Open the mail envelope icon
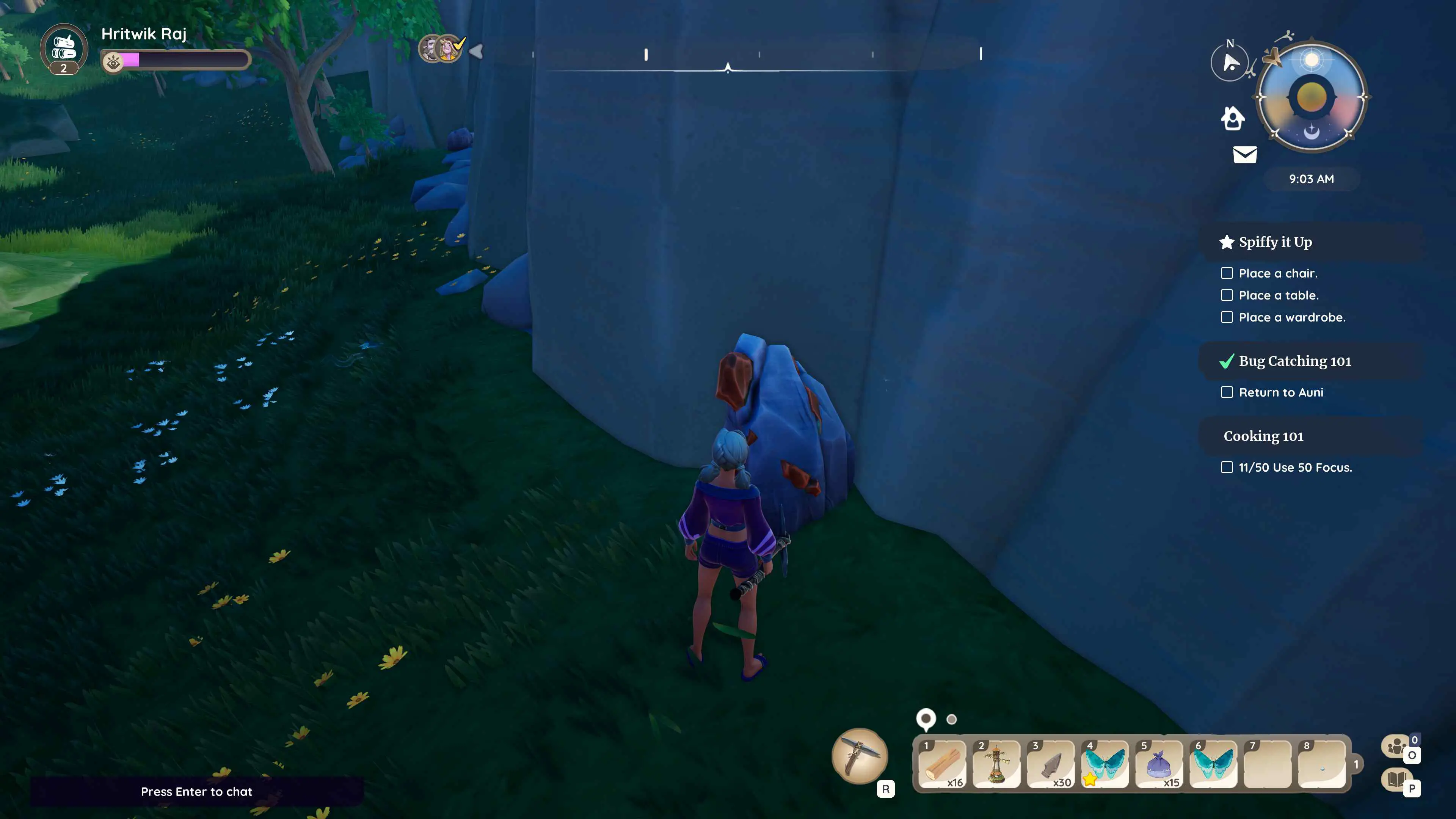Viewport: 1456px width, 819px height. click(1244, 154)
